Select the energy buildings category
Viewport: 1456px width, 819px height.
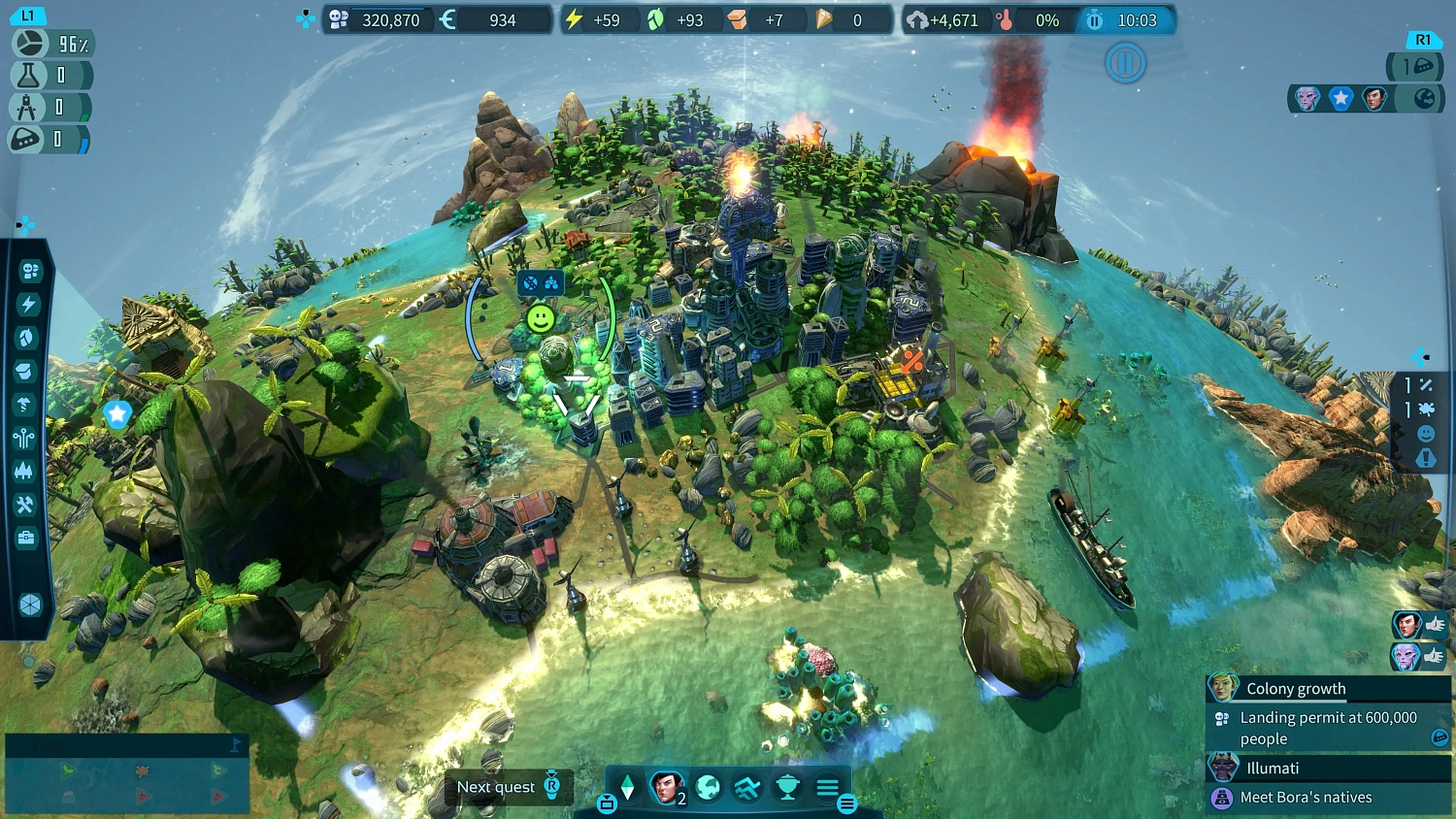[26, 302]
